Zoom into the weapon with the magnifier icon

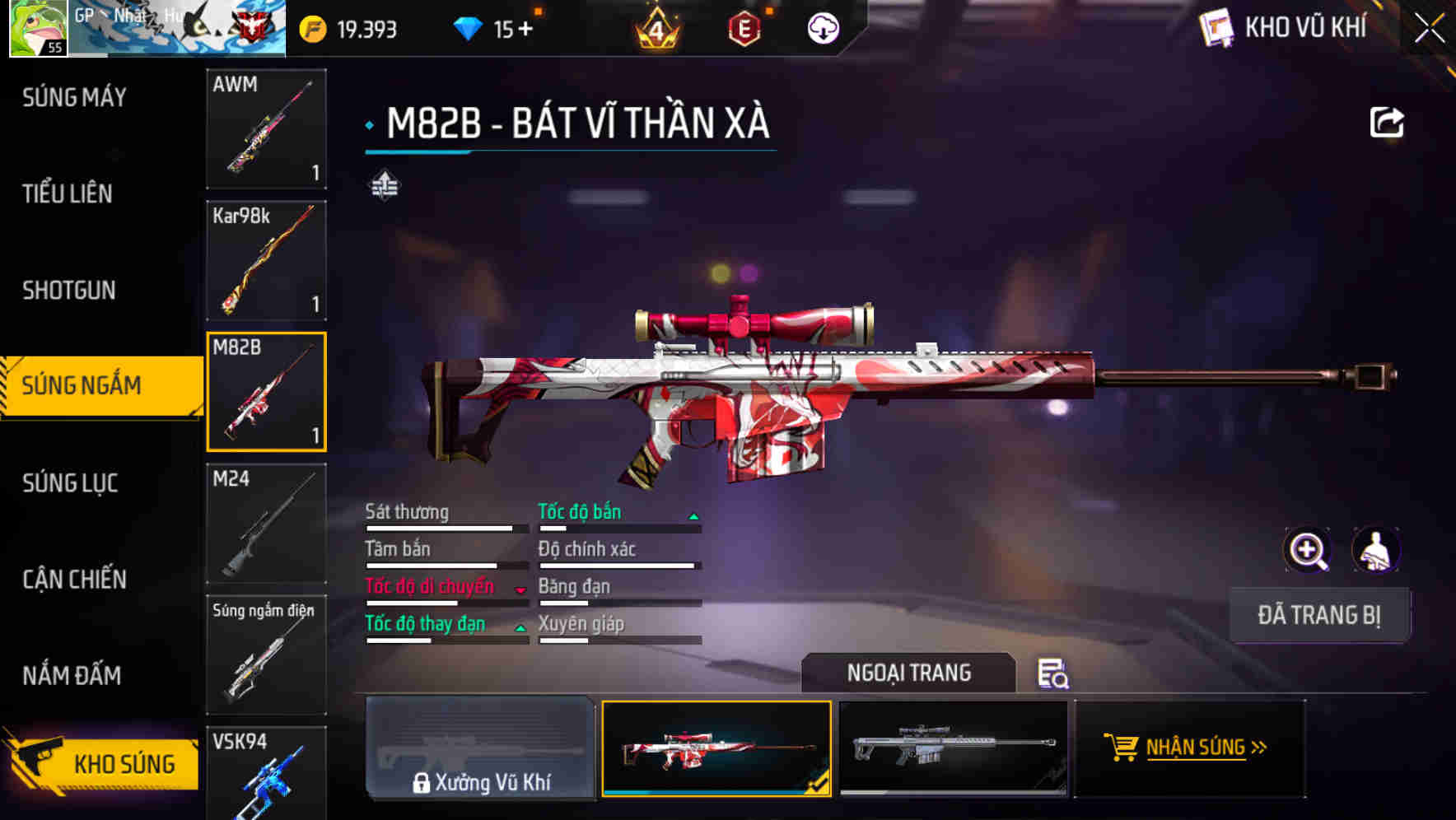(x=1306, y=550)
